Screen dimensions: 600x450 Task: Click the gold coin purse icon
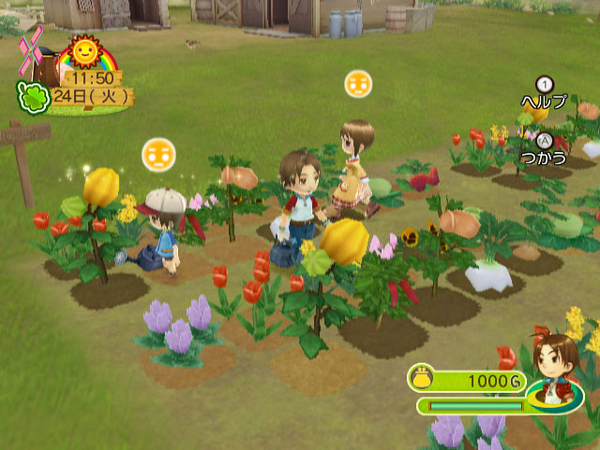[422, 380]
